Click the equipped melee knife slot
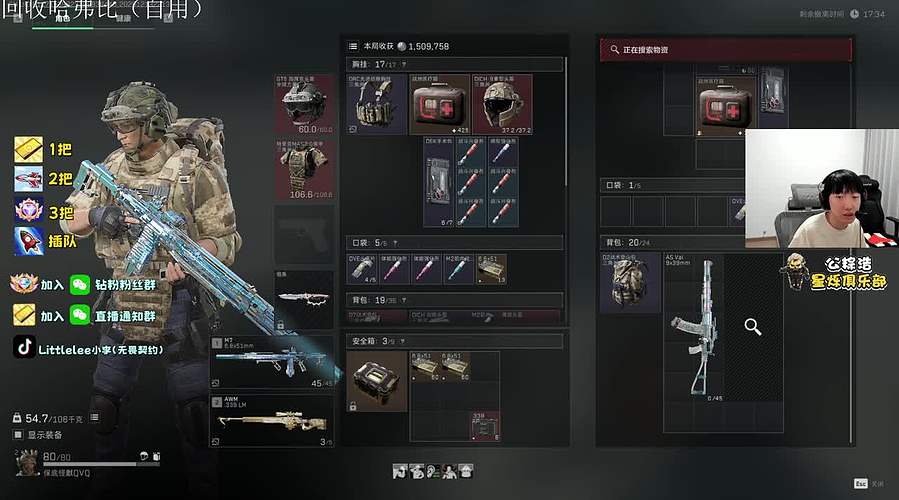Image resolution: width=899 pixels, height=500 pixels. point(303,299)
